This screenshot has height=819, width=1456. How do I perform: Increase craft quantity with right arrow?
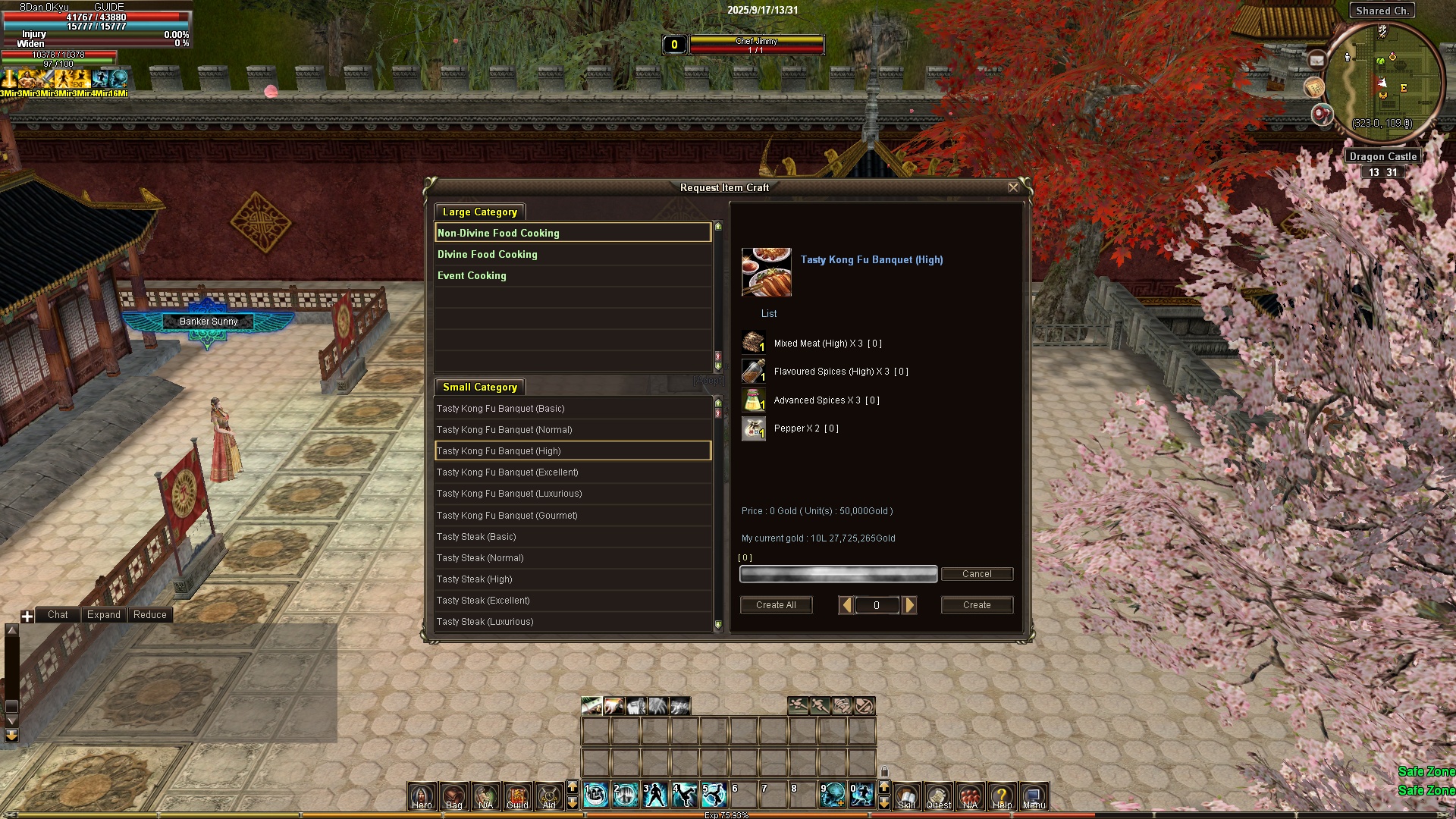909,605
